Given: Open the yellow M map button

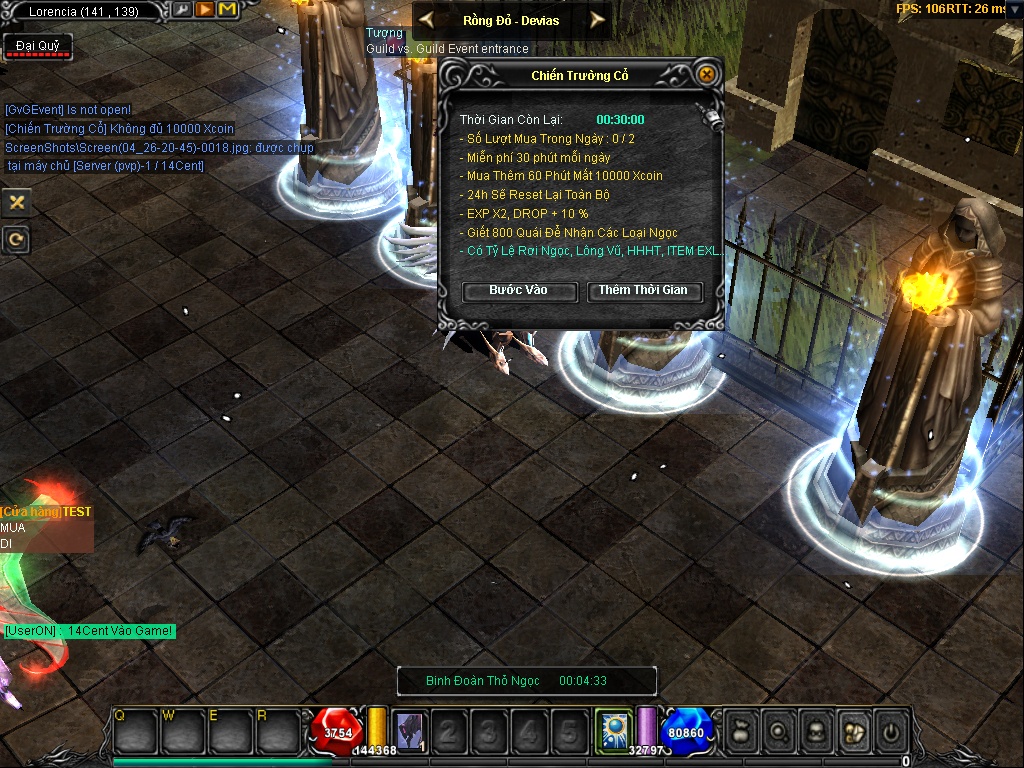Looking at the screenshot, I should coord(227,10).
